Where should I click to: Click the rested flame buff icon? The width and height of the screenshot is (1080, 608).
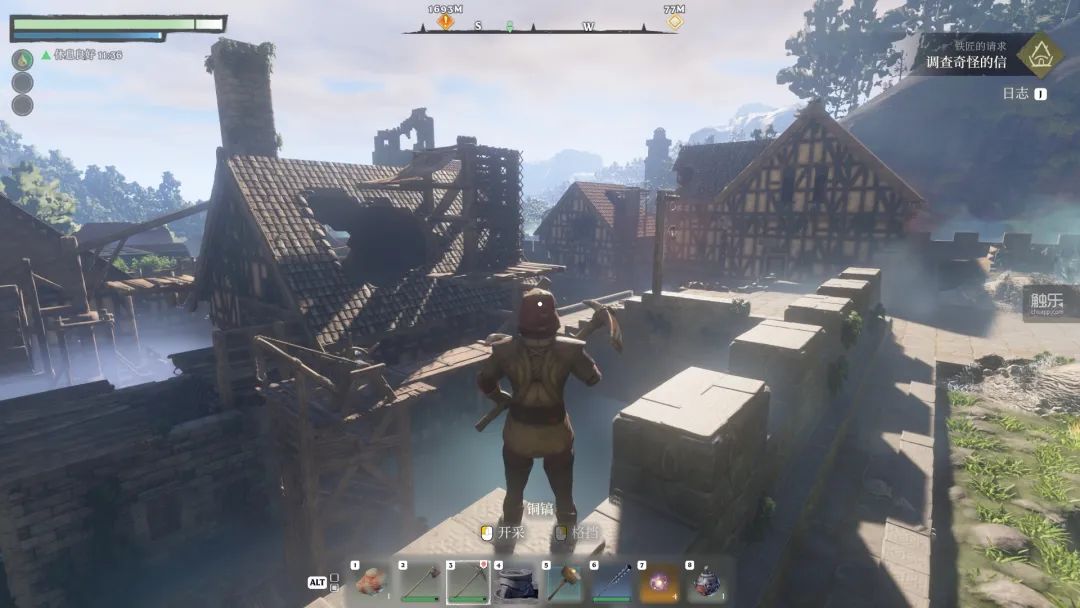pos(22,59)
